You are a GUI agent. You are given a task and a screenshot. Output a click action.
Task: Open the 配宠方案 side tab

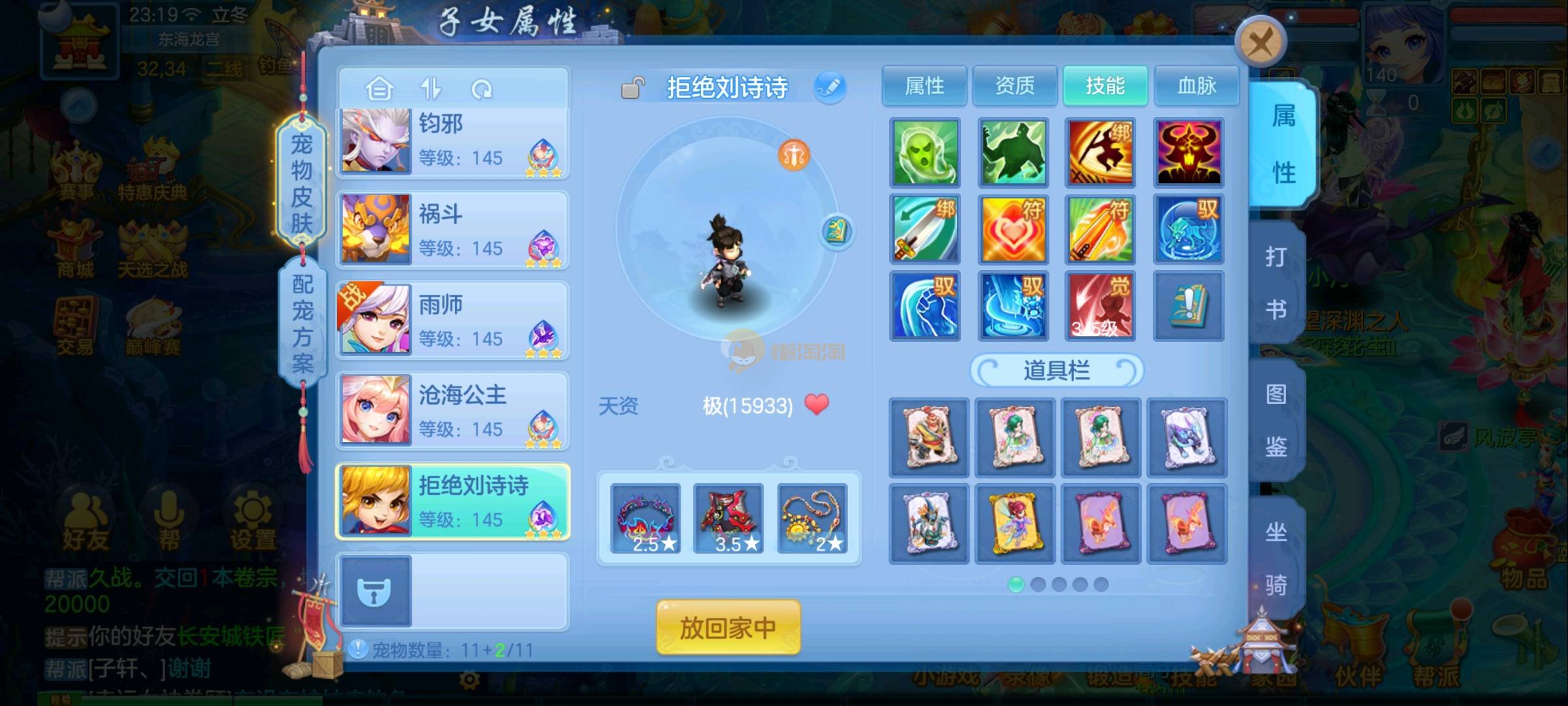coord(302,324)
